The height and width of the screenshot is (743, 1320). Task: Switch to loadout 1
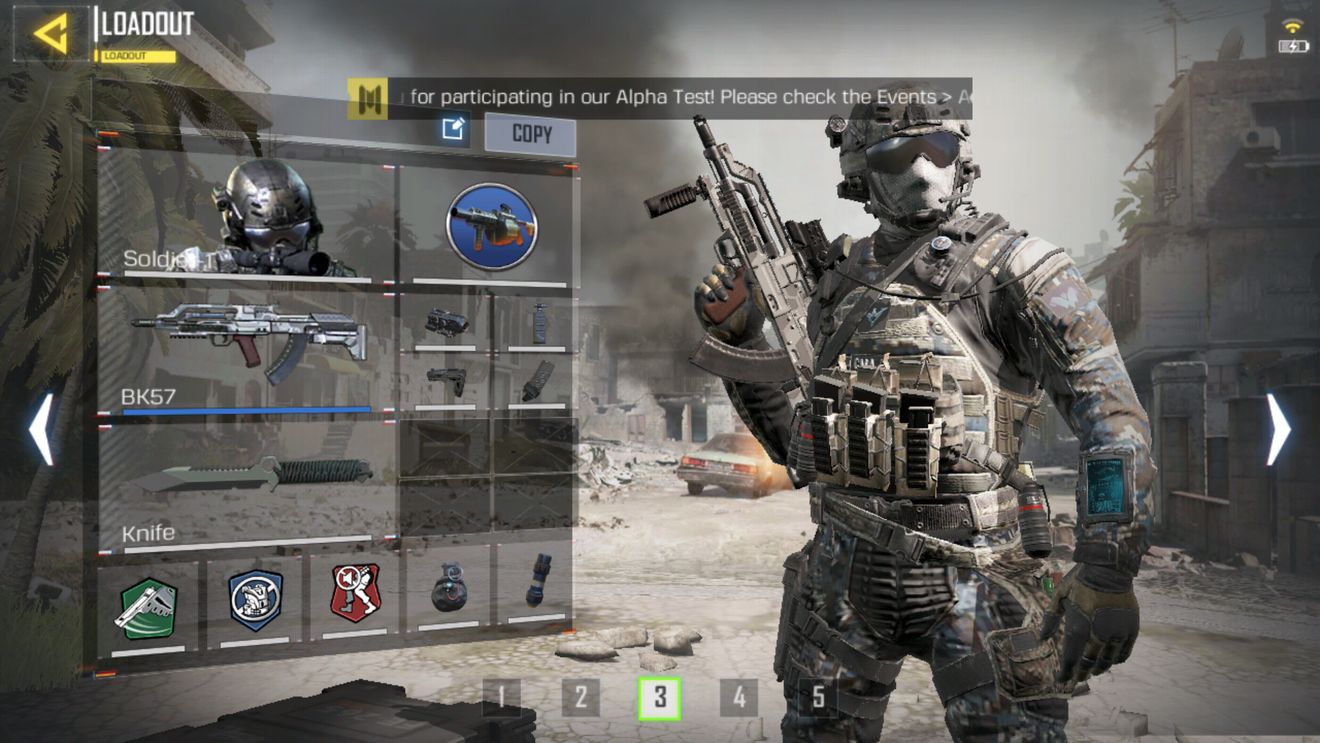(x=502, y=697)
